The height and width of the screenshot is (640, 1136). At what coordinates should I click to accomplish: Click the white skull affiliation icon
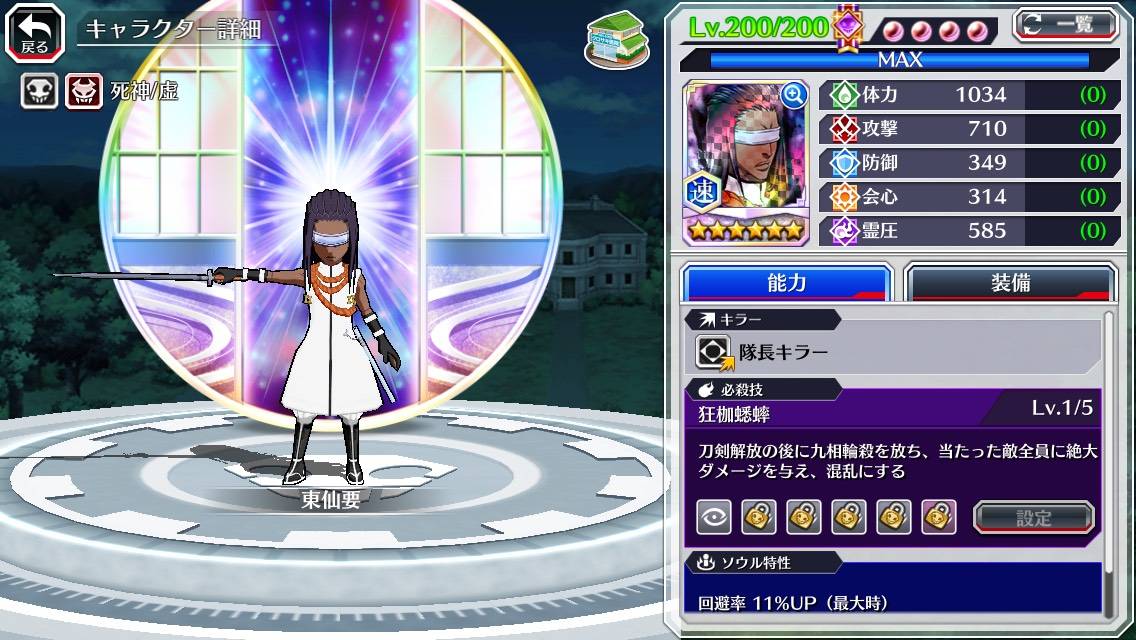tap(40, 92)
